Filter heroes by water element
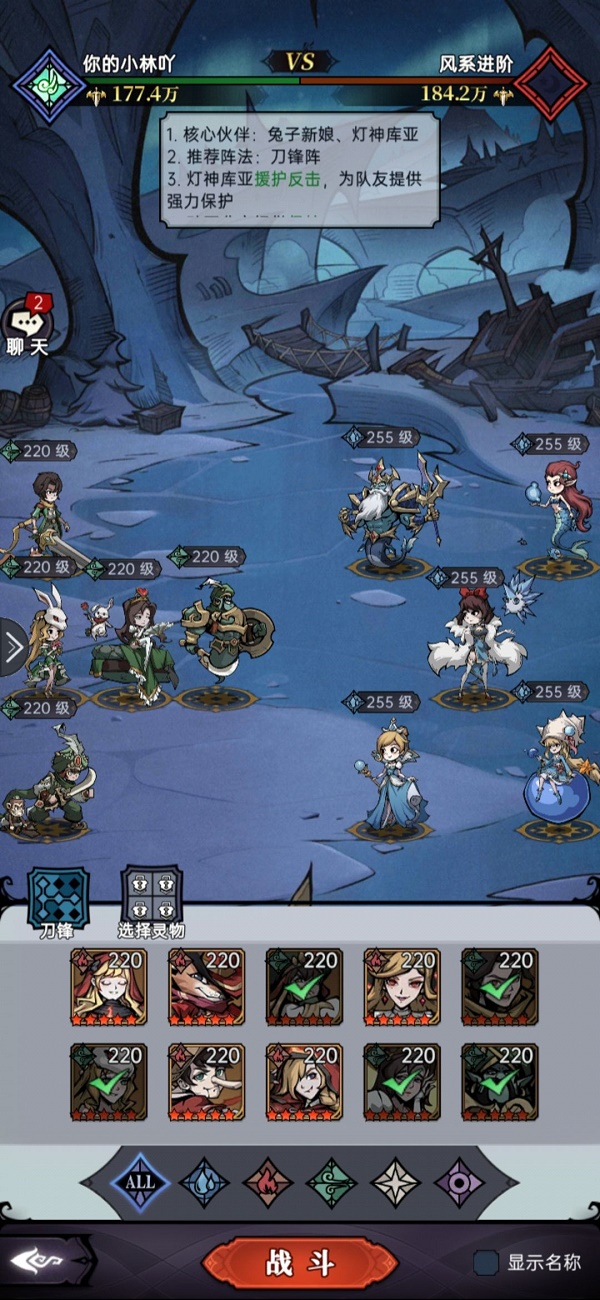The width and height of the screenshot is (600, 1300). click(x=205, y=1181)
